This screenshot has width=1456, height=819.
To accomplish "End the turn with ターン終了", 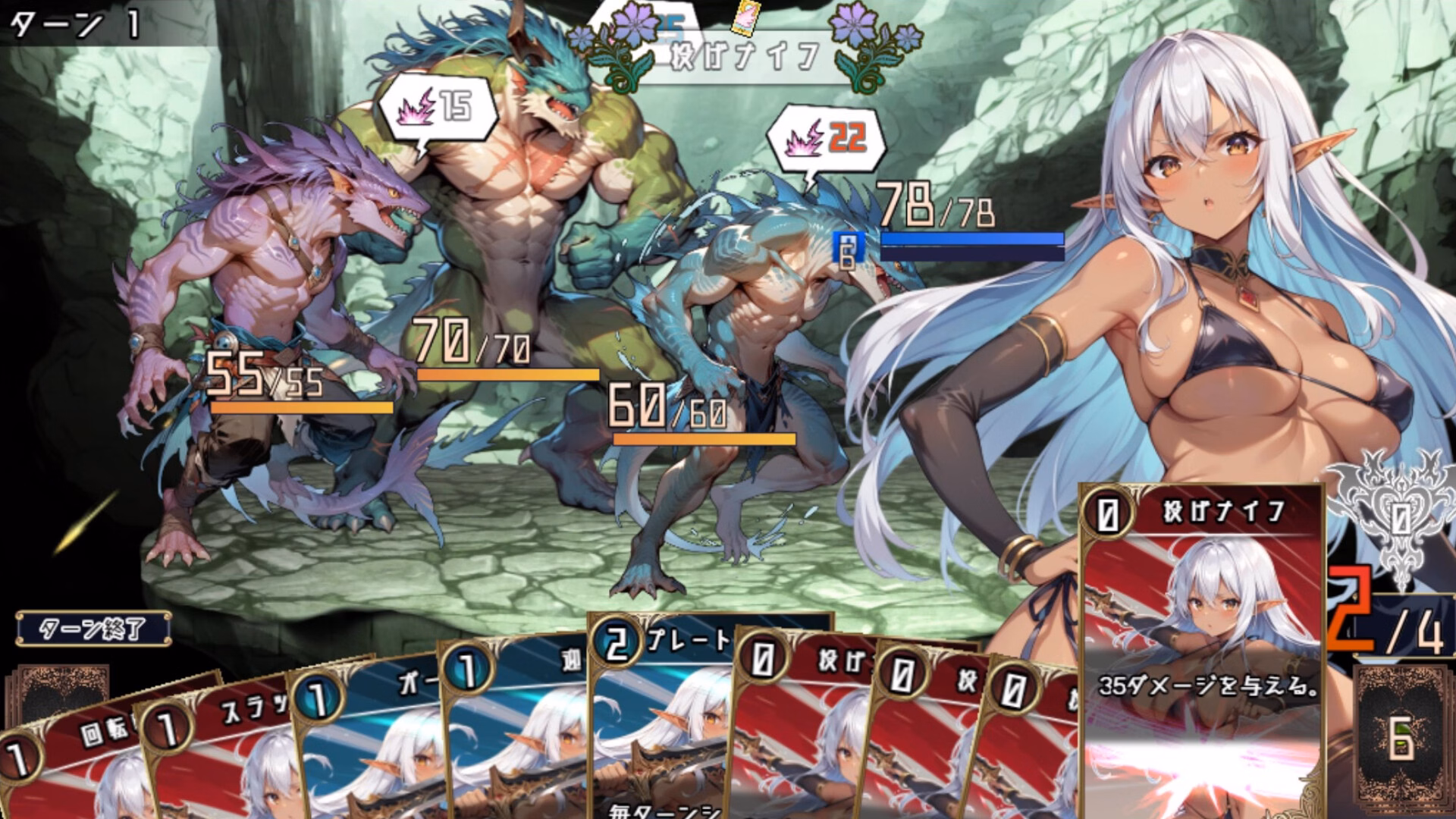I will click(93, 629).
